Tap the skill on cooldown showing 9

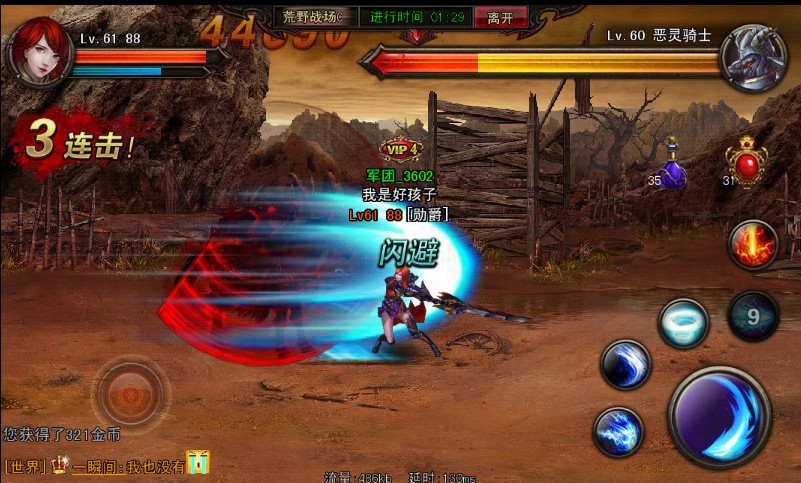753,316
